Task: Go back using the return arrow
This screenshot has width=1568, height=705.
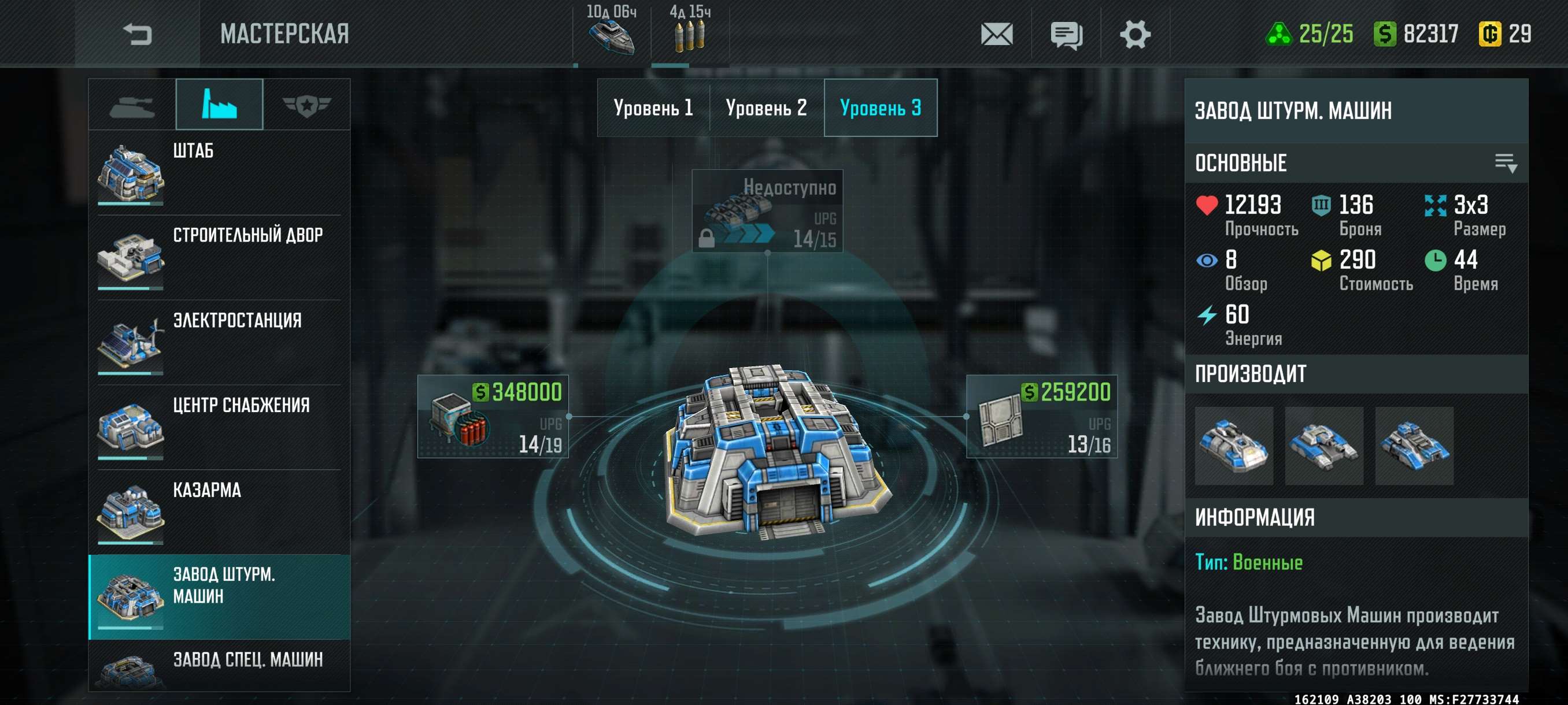Action: tap(137, 34)
